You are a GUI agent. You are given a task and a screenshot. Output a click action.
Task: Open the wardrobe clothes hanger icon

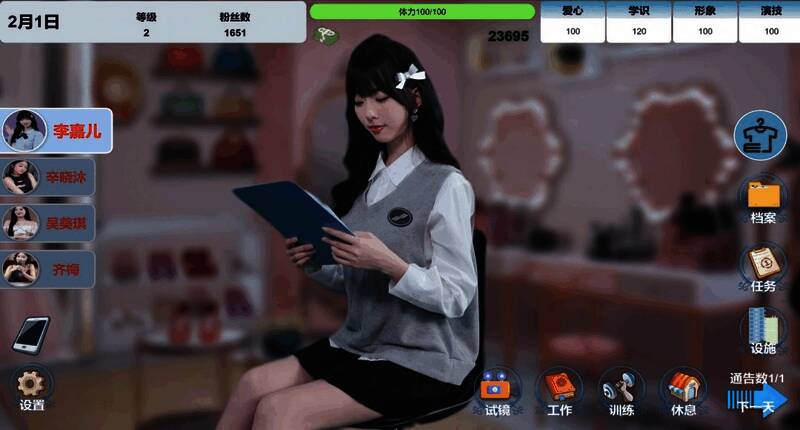760,135
